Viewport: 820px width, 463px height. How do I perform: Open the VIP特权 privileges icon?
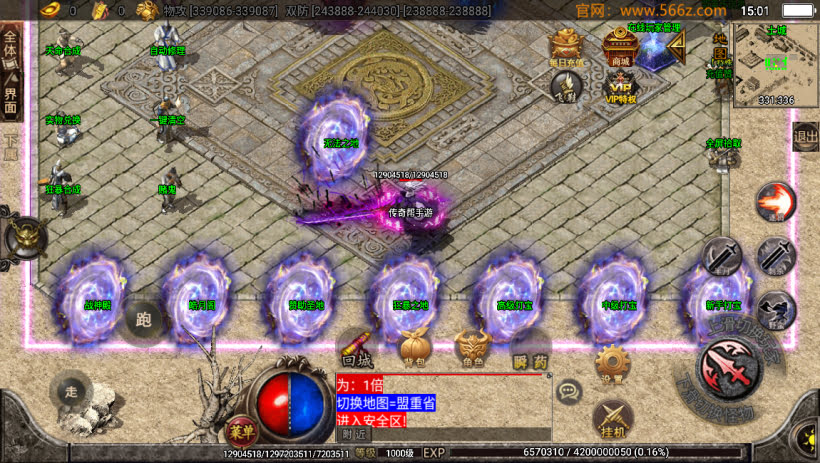pyautogui.click(x=621, y=86)
